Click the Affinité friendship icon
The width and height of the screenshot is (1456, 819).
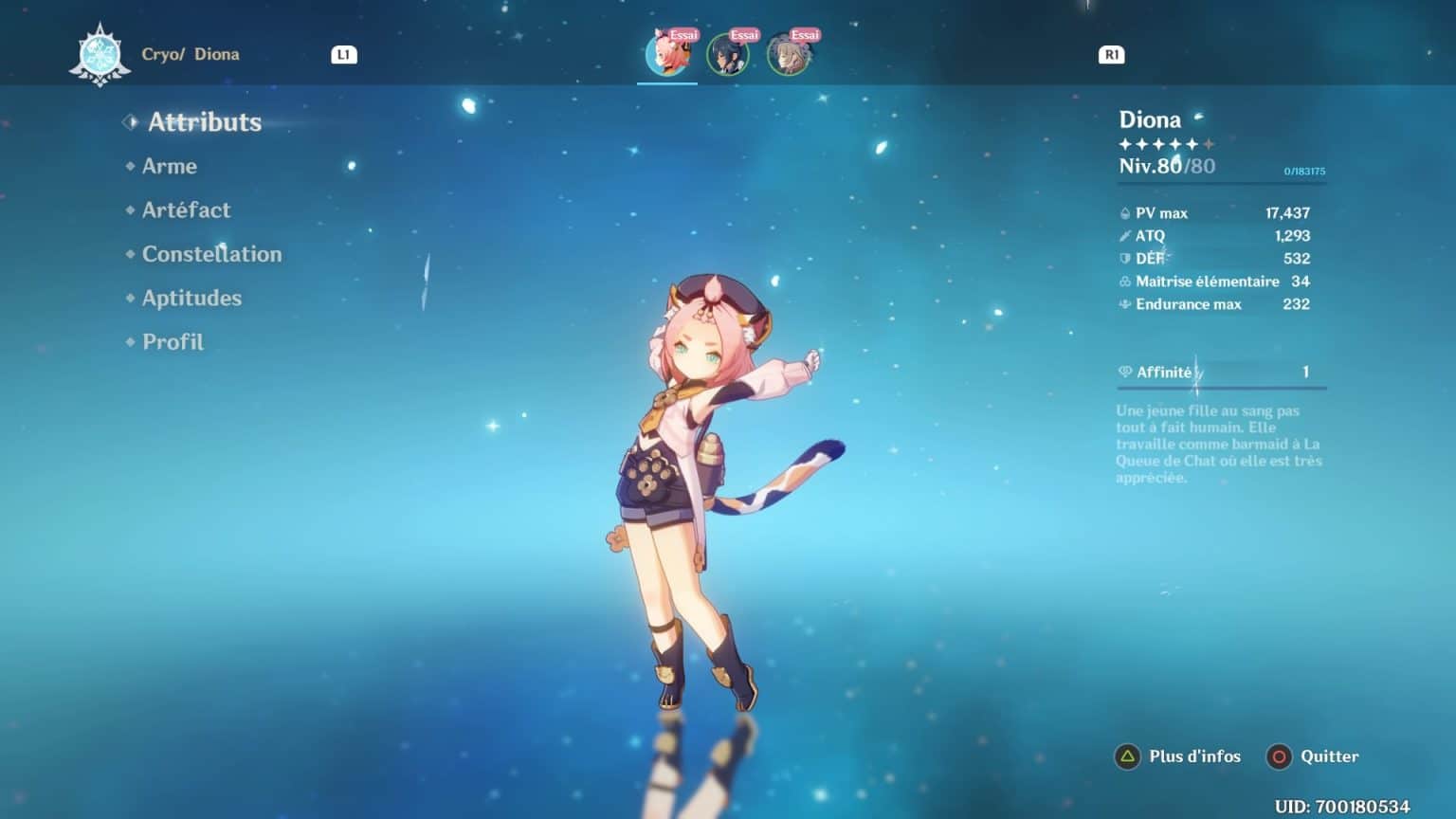[x=1124, y=372]
